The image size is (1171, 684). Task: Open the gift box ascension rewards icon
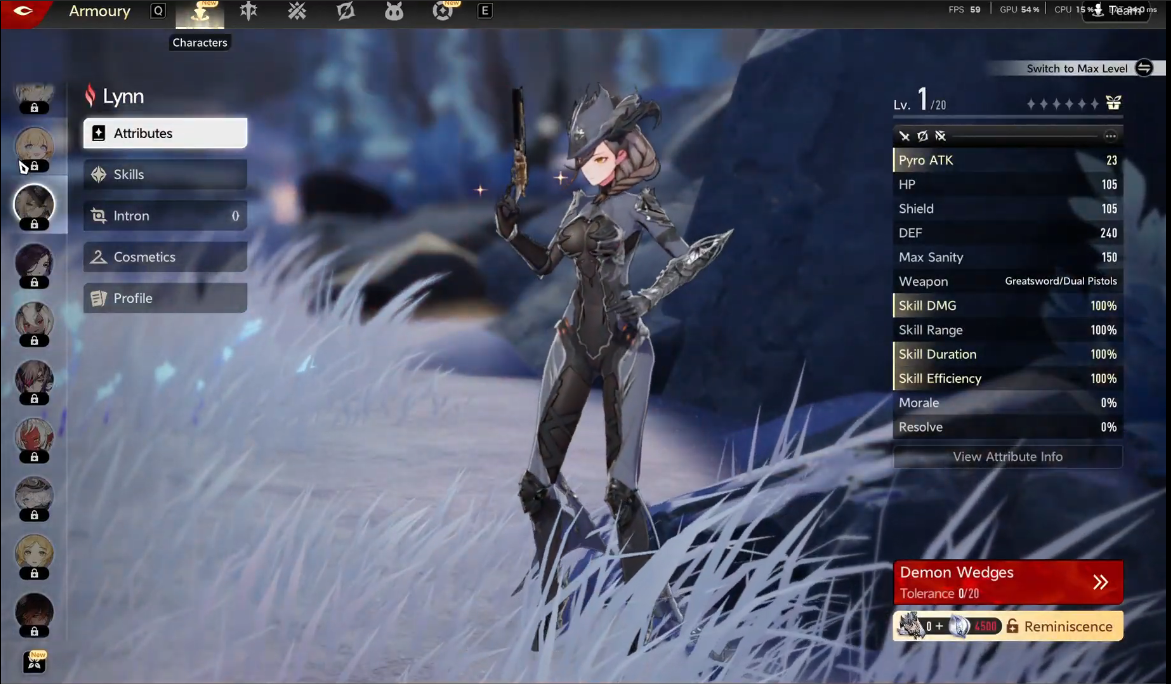(x=1114, y=103)
